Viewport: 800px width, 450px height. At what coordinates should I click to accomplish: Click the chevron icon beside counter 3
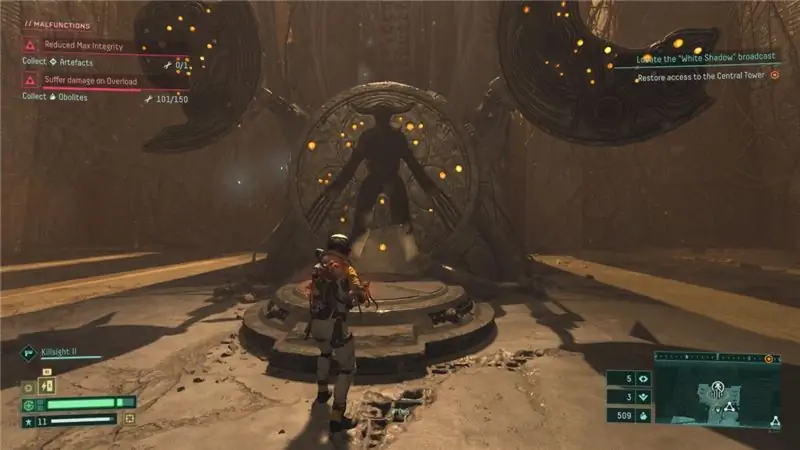642,397
